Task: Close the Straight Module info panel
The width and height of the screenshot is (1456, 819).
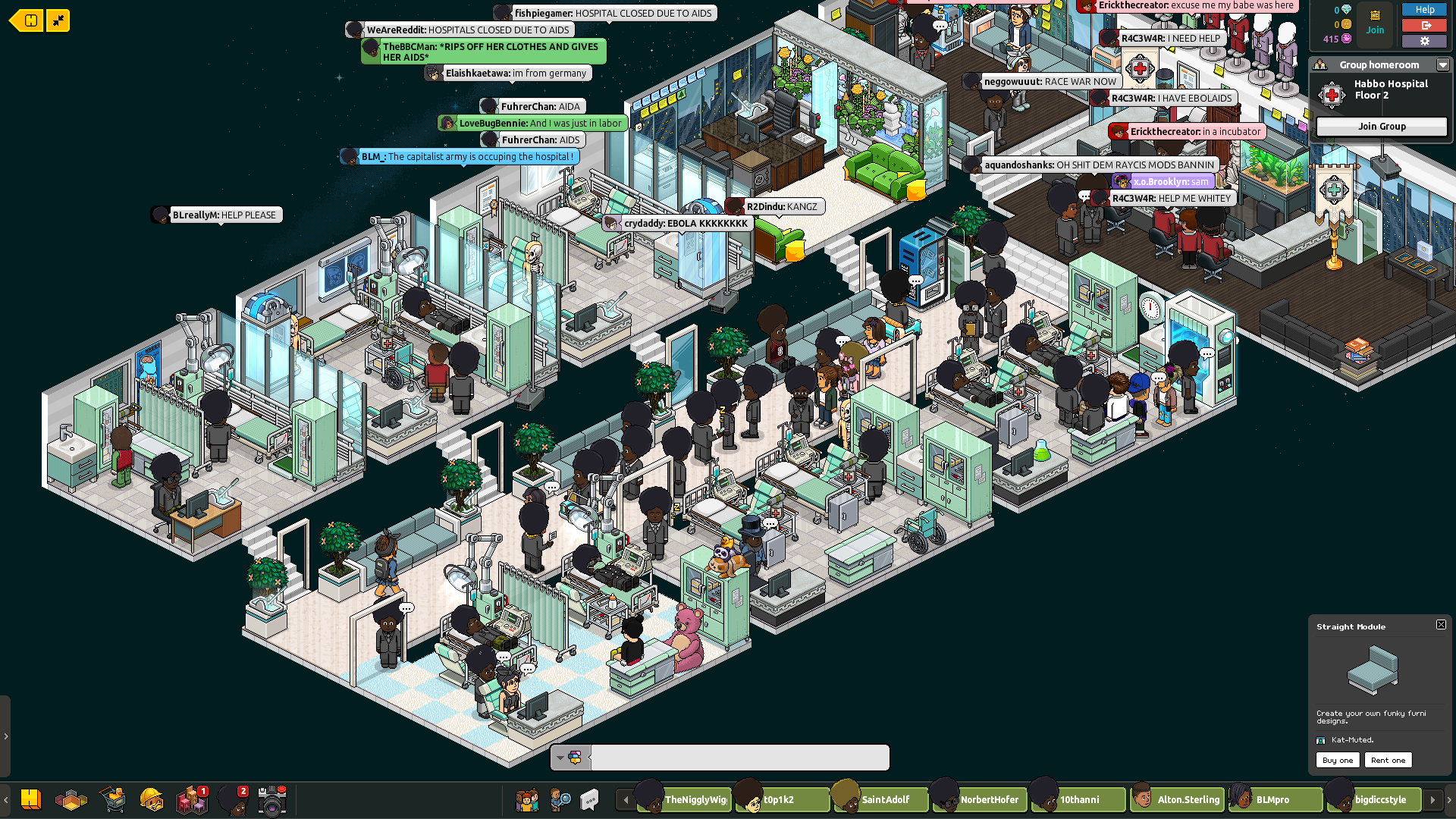Action: (1441, 625)
